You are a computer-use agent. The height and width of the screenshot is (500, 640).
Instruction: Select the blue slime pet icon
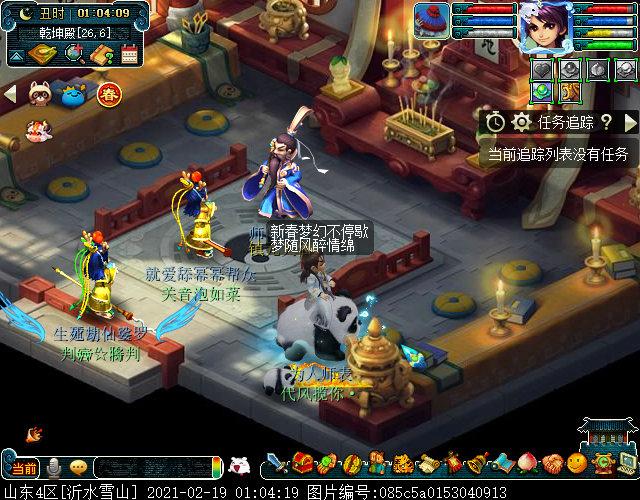[x=74, y=96]
